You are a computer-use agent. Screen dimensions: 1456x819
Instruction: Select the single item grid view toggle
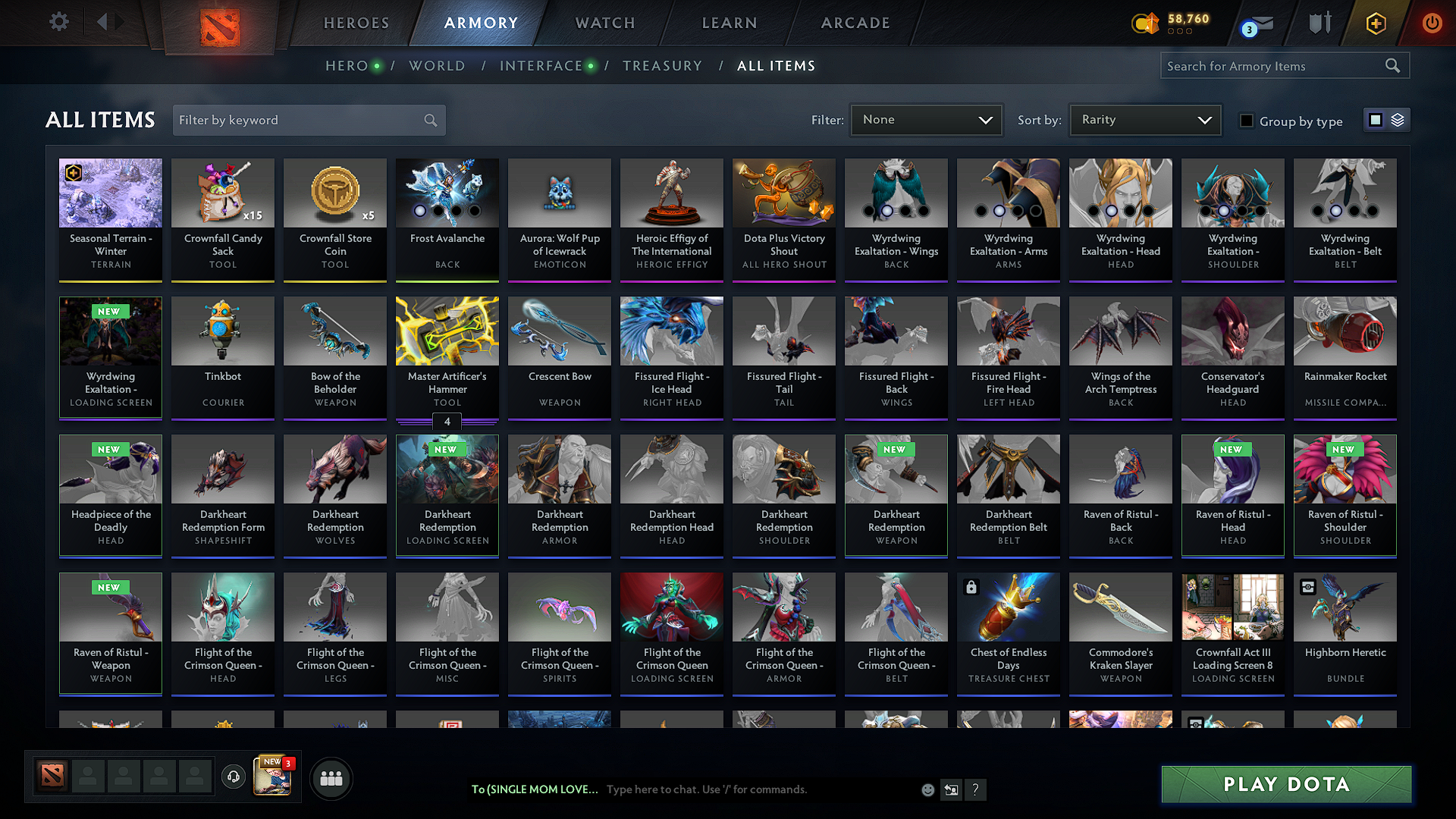pyautogui.click(x=1375, y=119)
